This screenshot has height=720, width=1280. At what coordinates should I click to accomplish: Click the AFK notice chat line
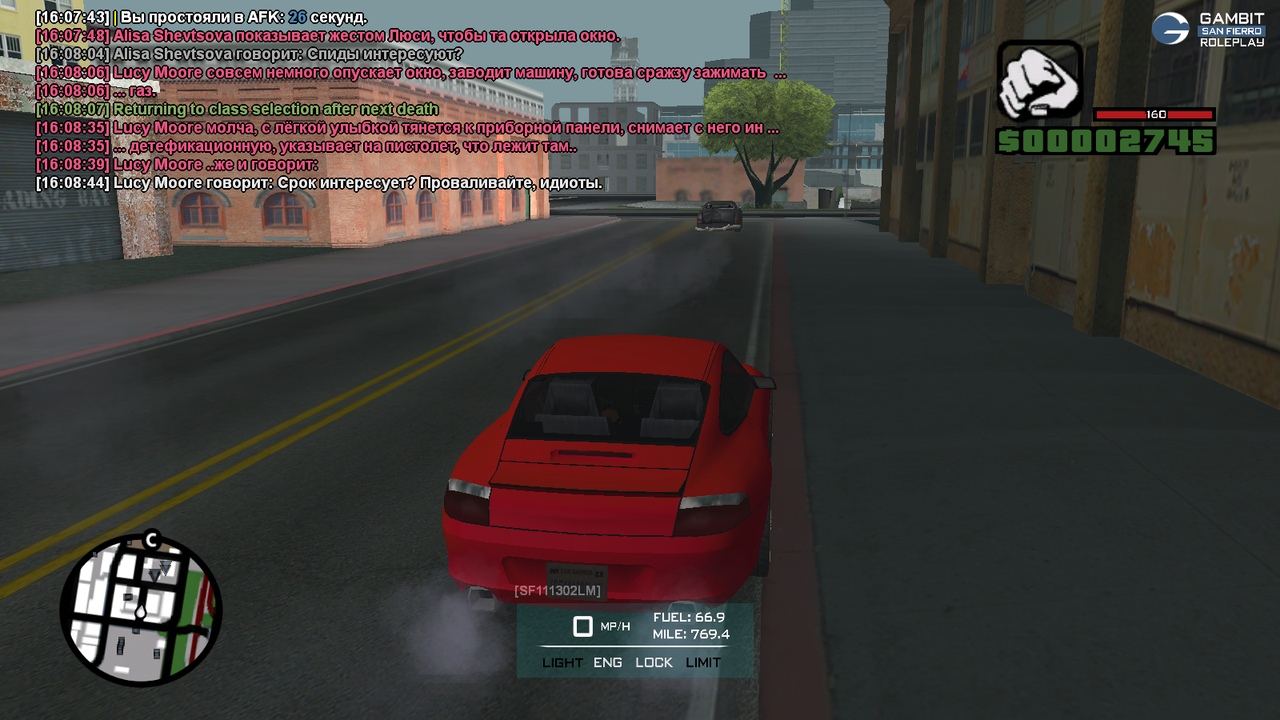coord(201,18)
